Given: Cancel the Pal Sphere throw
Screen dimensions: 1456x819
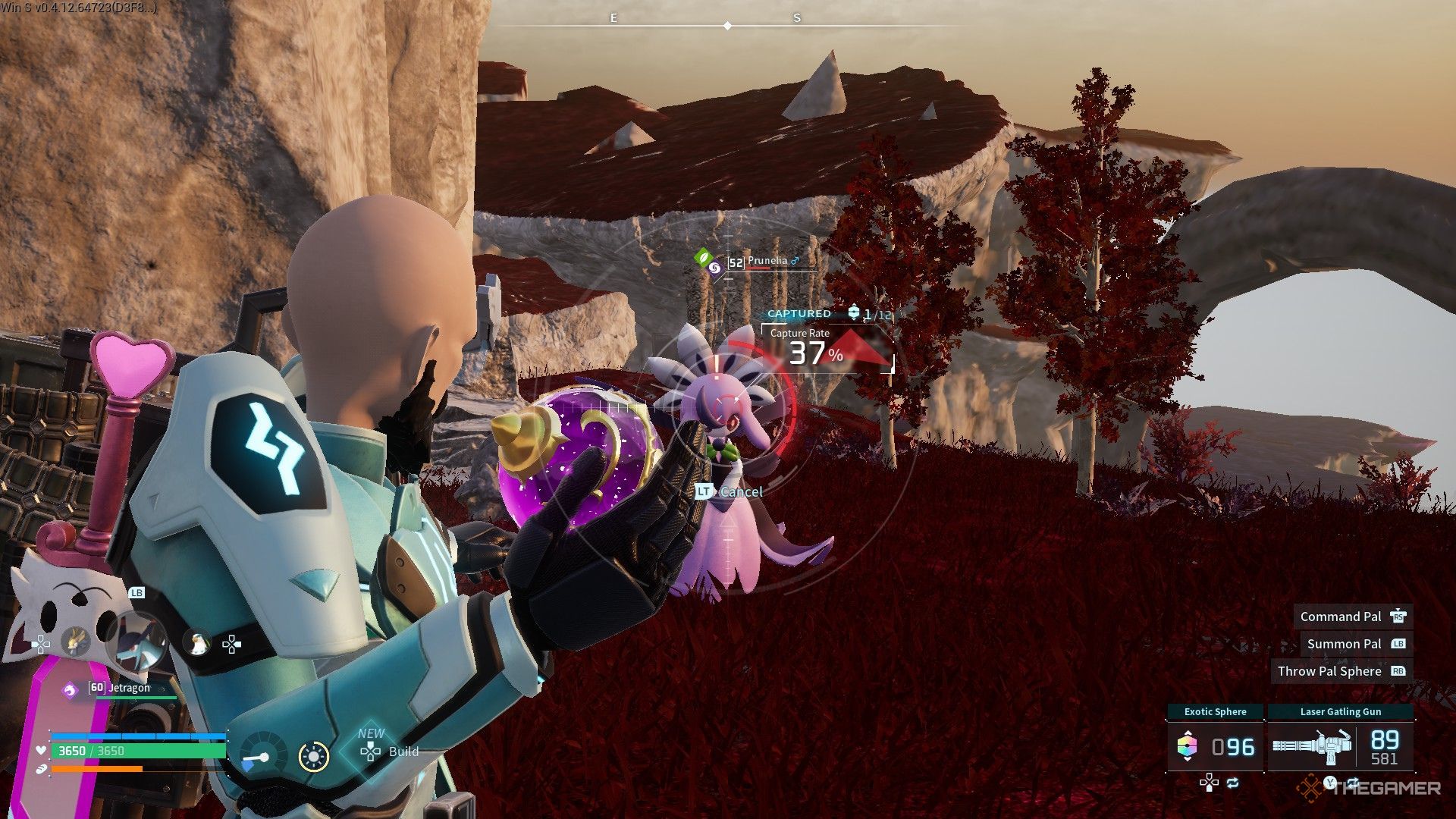Looking at the screenshot, I should pos(730,491).
